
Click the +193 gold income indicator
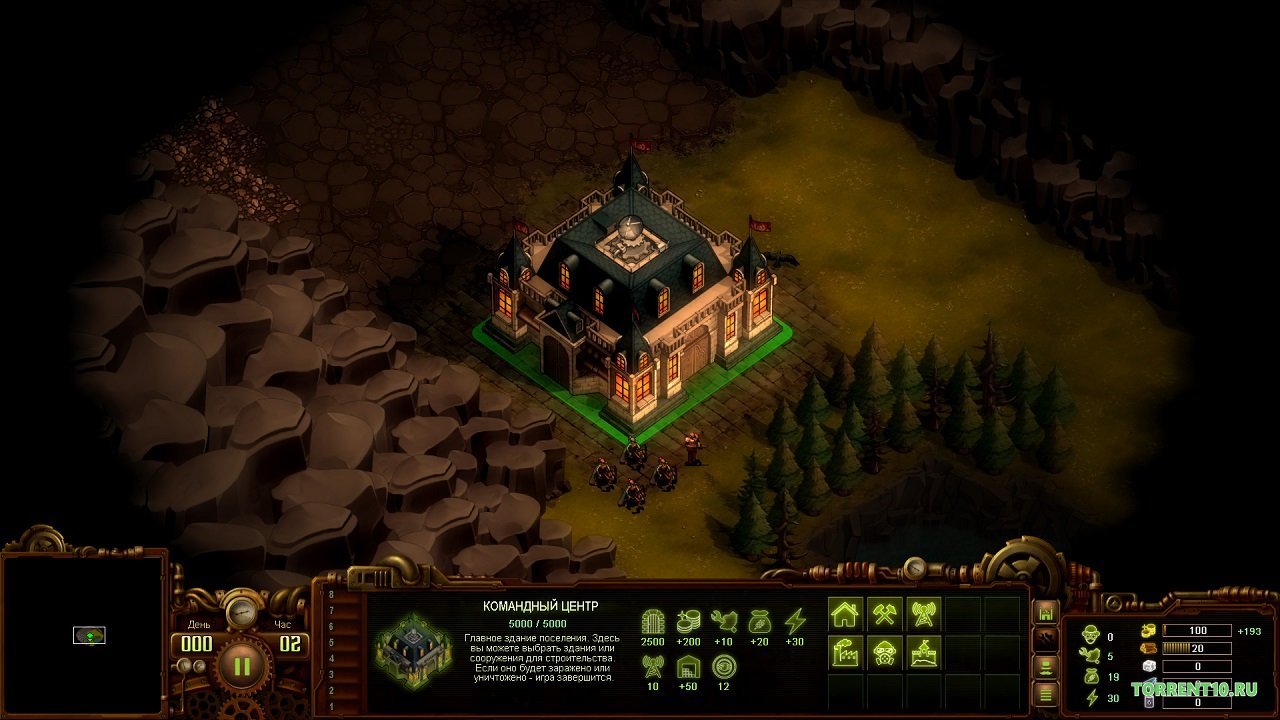click(1249, 631)
